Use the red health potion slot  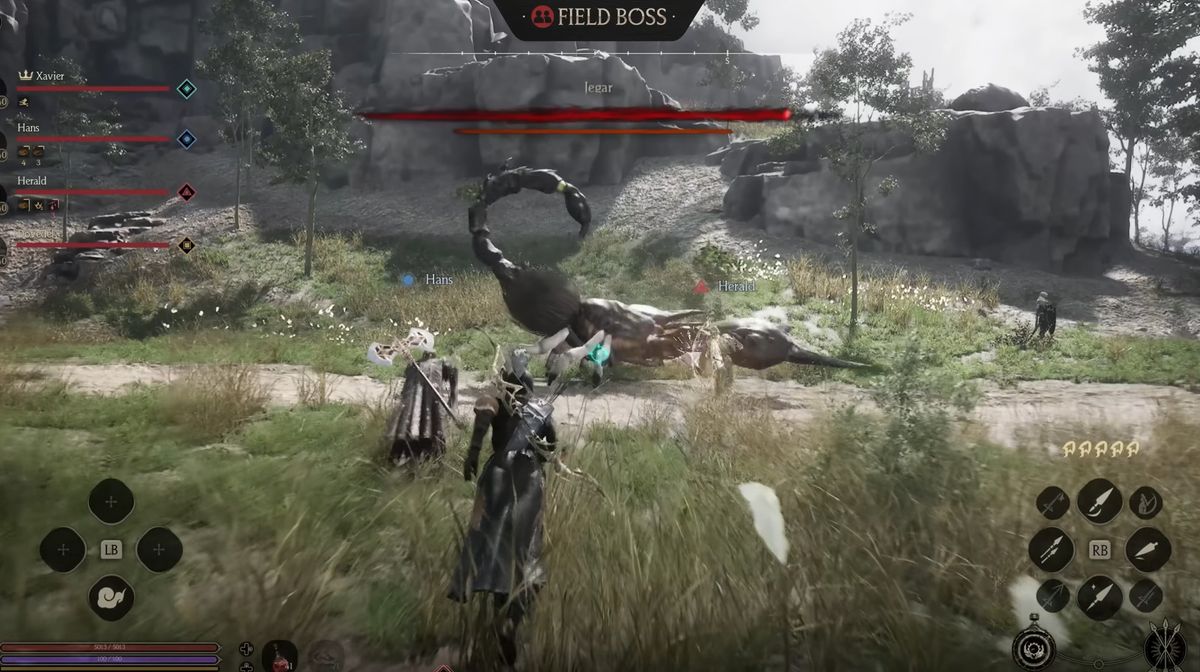(280, 656)
